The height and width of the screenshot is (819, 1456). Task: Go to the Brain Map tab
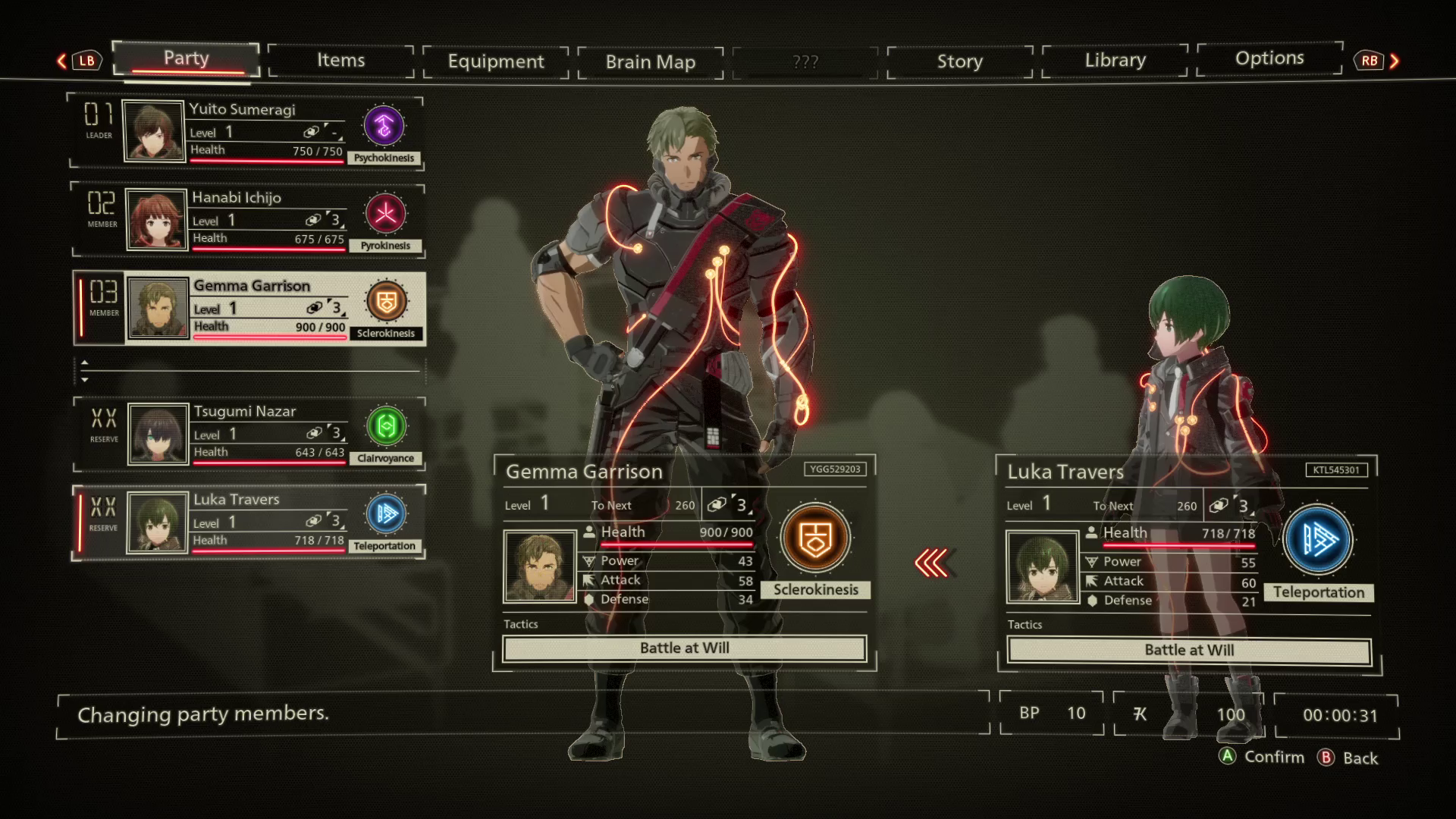[x=650, y=62]
